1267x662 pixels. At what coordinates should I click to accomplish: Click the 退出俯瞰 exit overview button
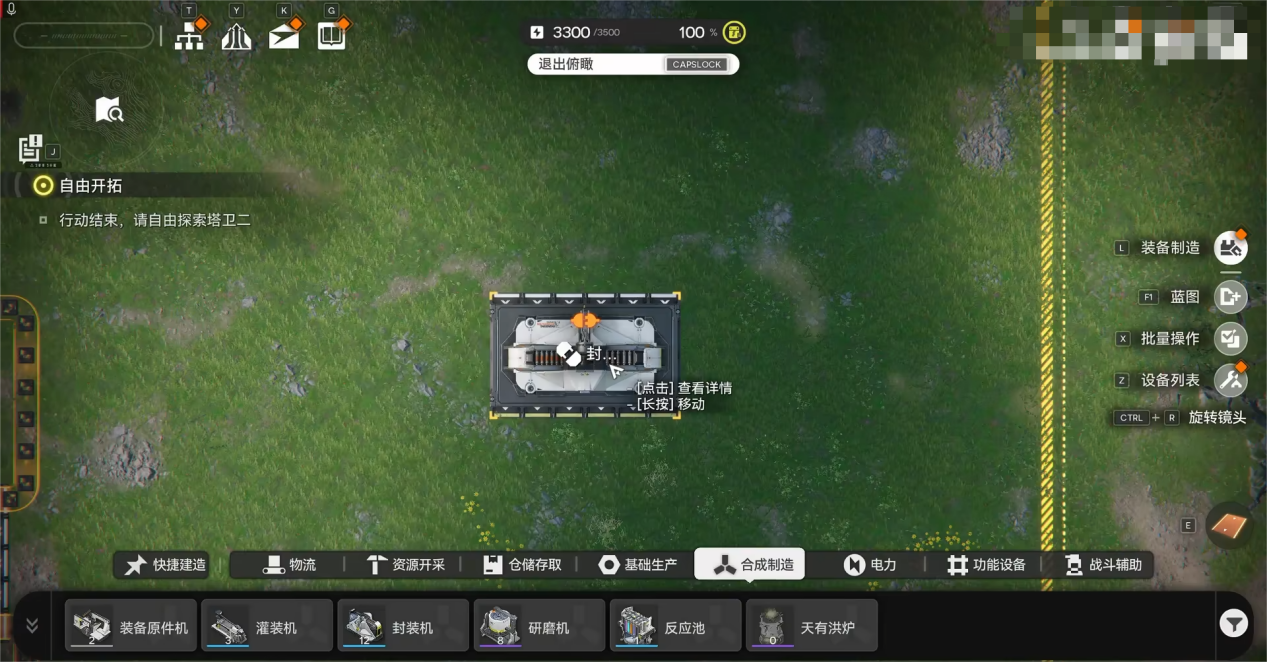pos(632,64)
